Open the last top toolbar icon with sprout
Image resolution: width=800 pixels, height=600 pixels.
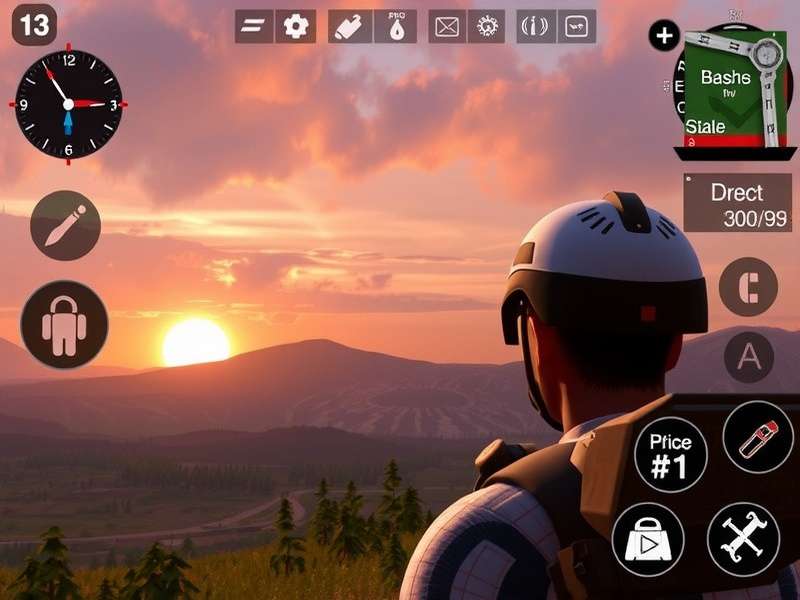point(576,26)
